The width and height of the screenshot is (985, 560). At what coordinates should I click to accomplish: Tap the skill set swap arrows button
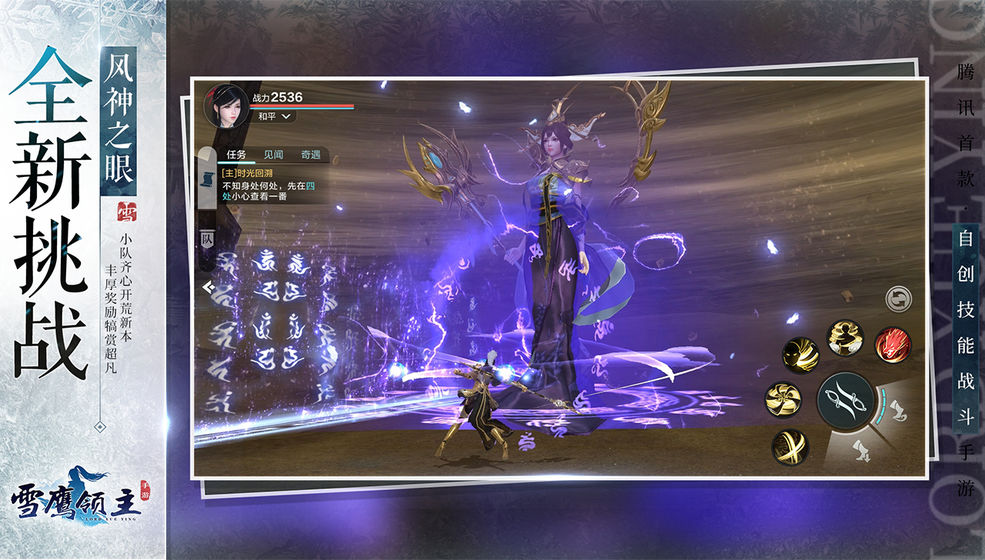pyautogui.click(x=897, y=298)
